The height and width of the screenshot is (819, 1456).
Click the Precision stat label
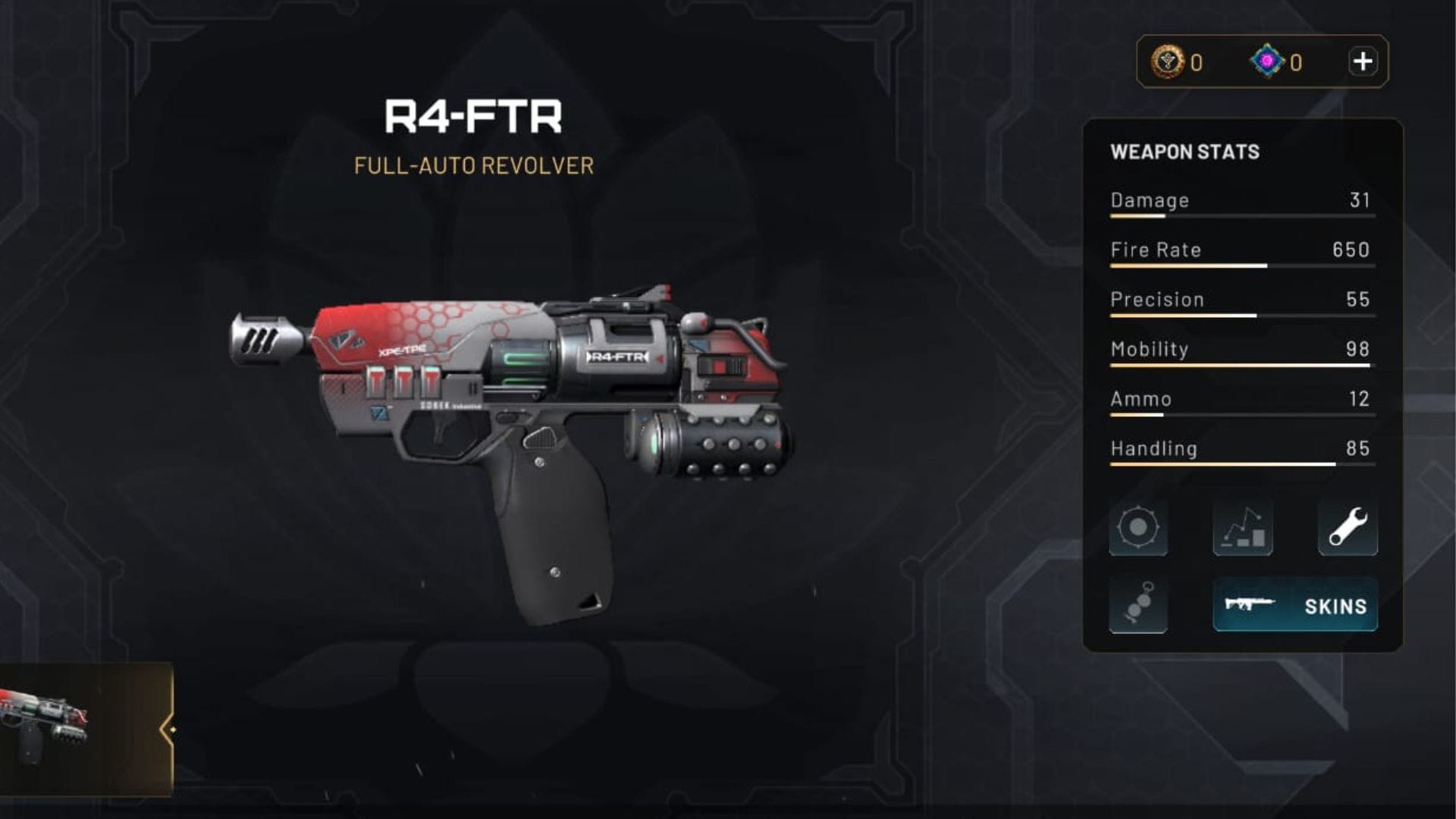1158,299
